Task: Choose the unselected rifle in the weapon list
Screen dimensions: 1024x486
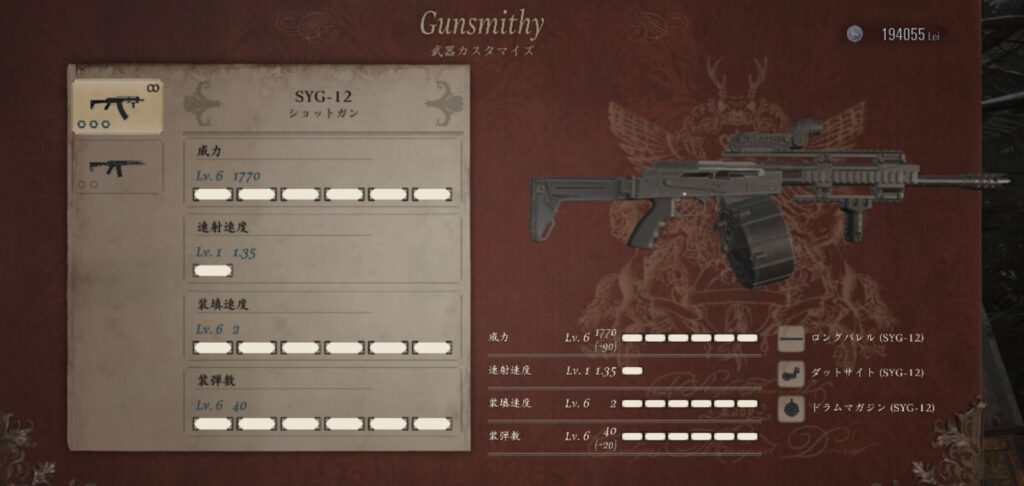Action: click(117, 167)
